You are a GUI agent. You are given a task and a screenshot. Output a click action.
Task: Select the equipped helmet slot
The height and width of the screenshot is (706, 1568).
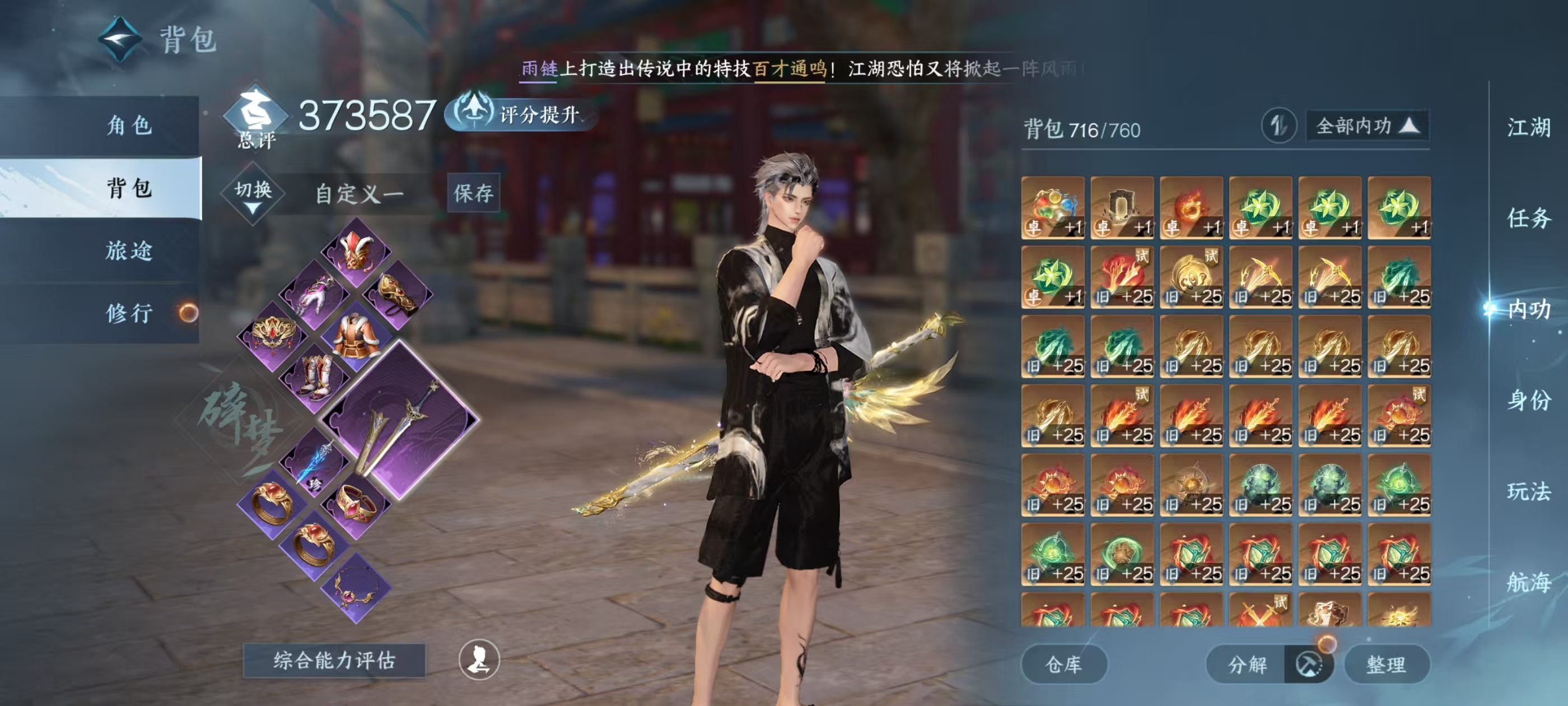357,252
